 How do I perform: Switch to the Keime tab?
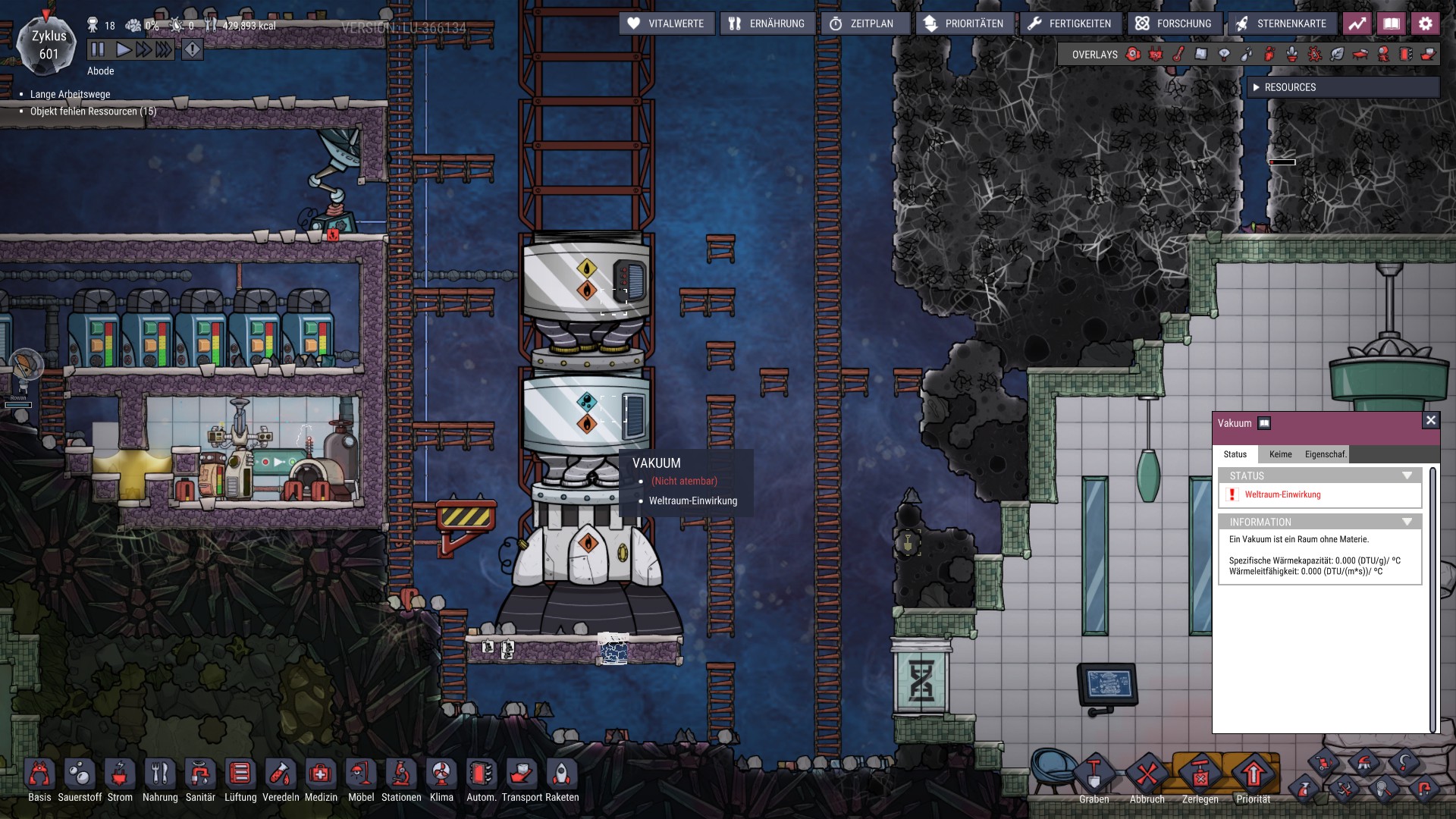point(1280,454)
